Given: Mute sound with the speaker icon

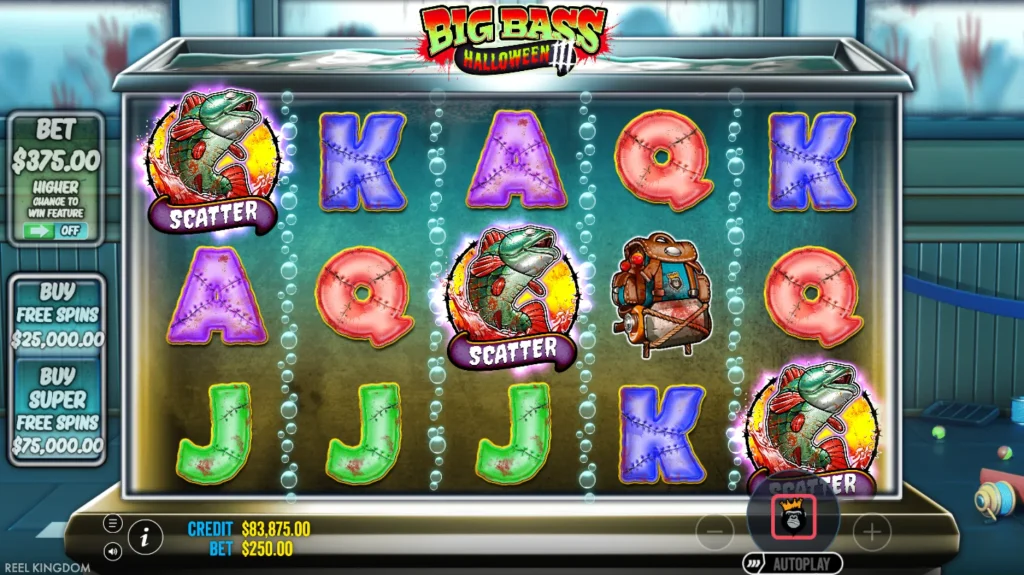Looking at the screenshot, I should 112,550.
